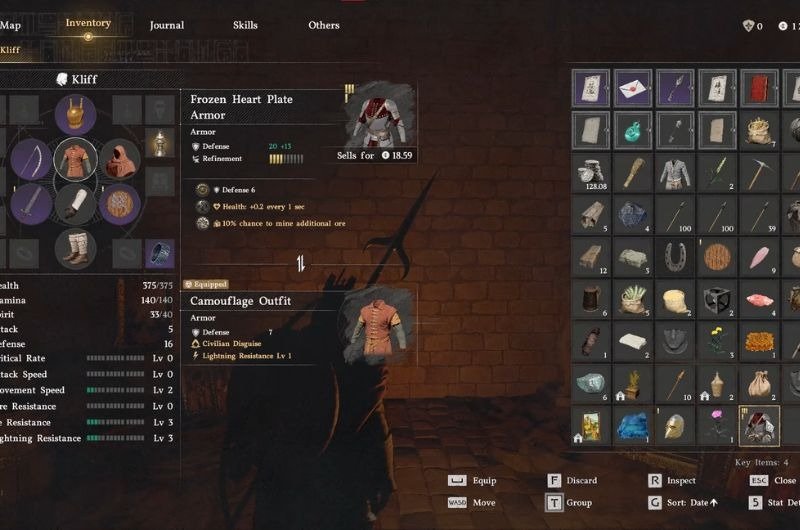Select the equipped bow slot
800x530 pixels.
click(31, 159)
